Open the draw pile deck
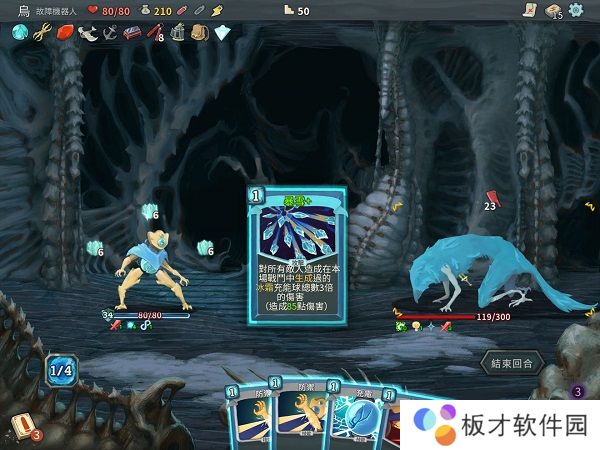Image resolution: width=600 pixels, height=450 pixels. click(x=19, y=428)
